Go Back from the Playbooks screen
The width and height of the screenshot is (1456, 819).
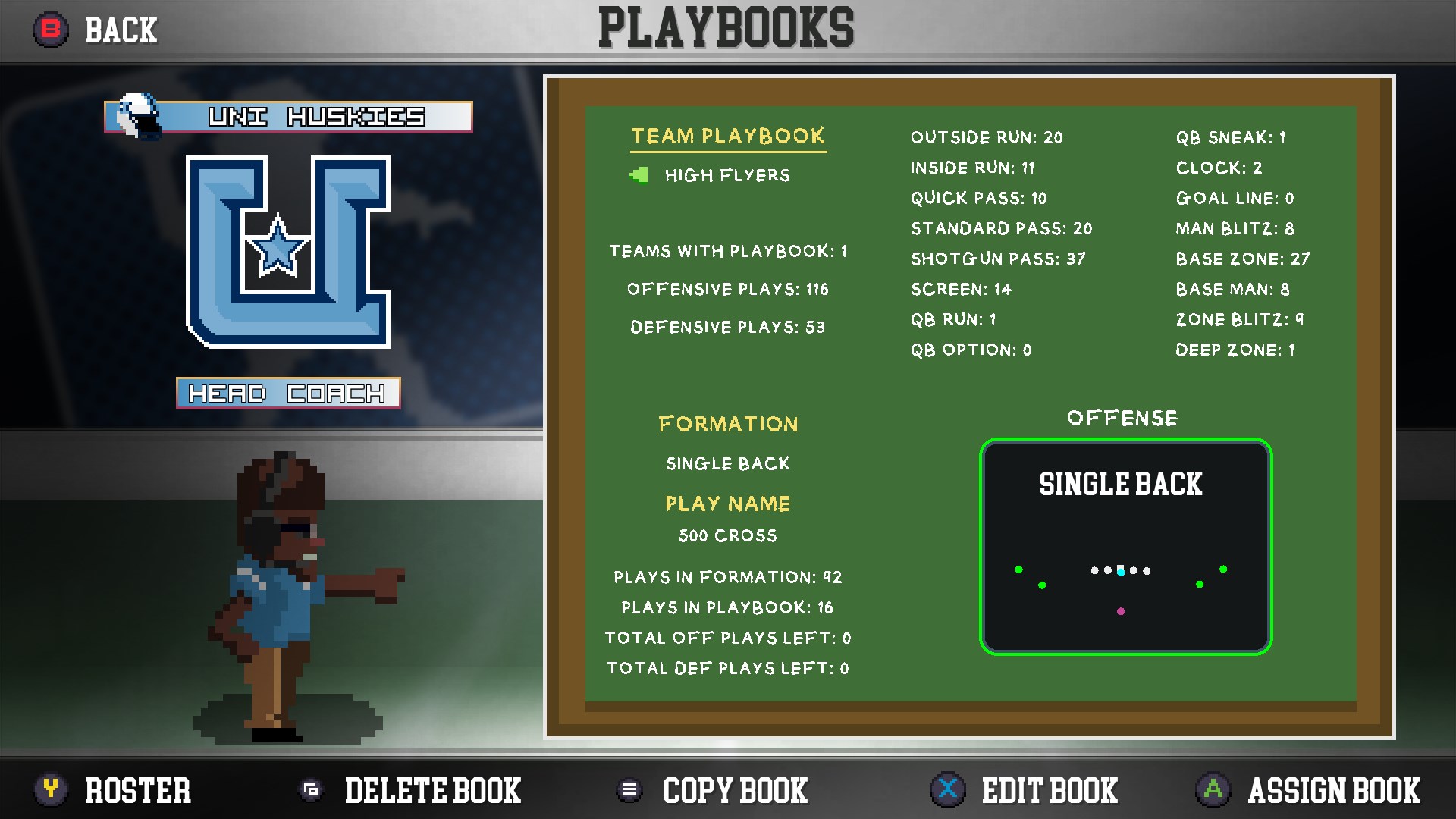tap(121, 30)
